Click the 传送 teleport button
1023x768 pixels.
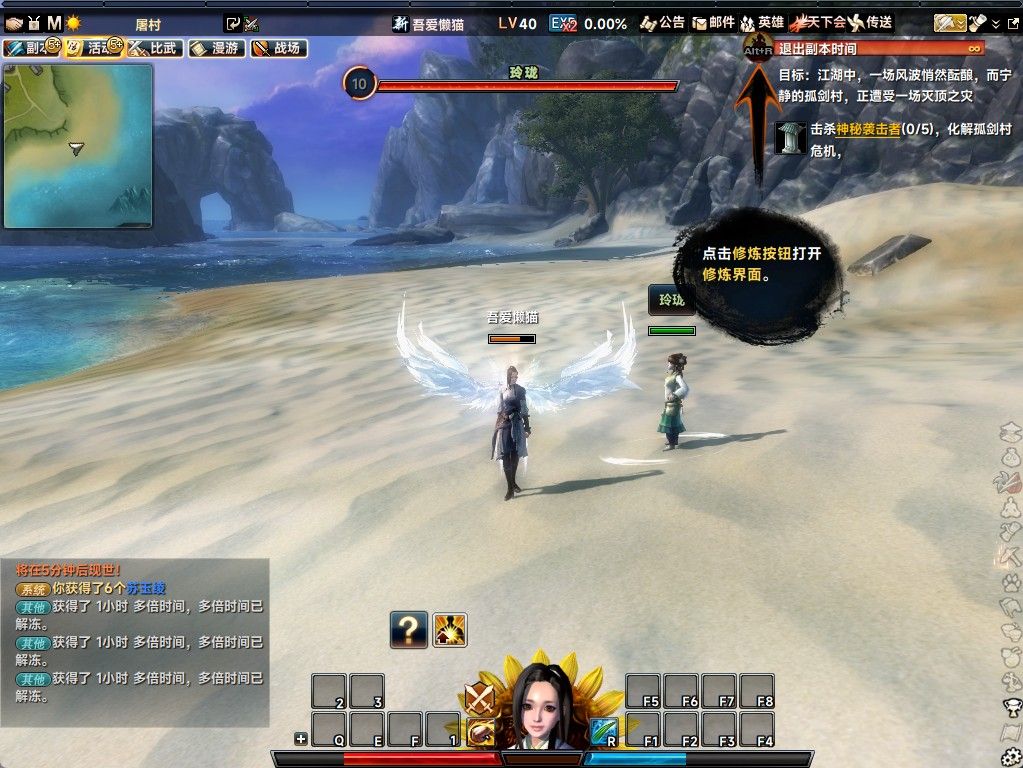point(870,22)
